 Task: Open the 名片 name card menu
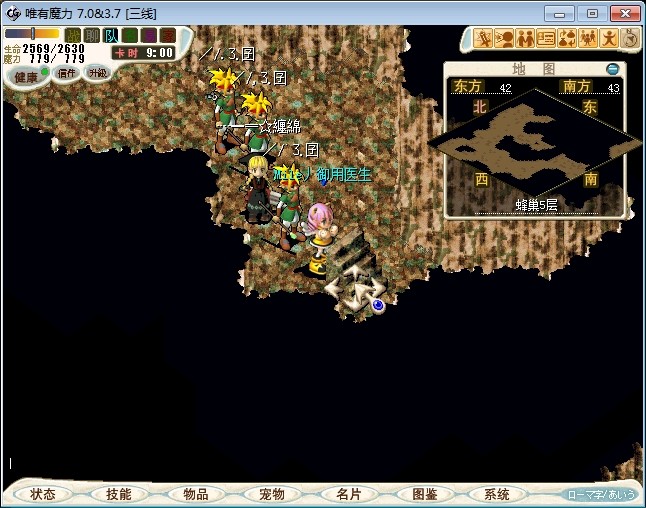[x=348, y=494]
